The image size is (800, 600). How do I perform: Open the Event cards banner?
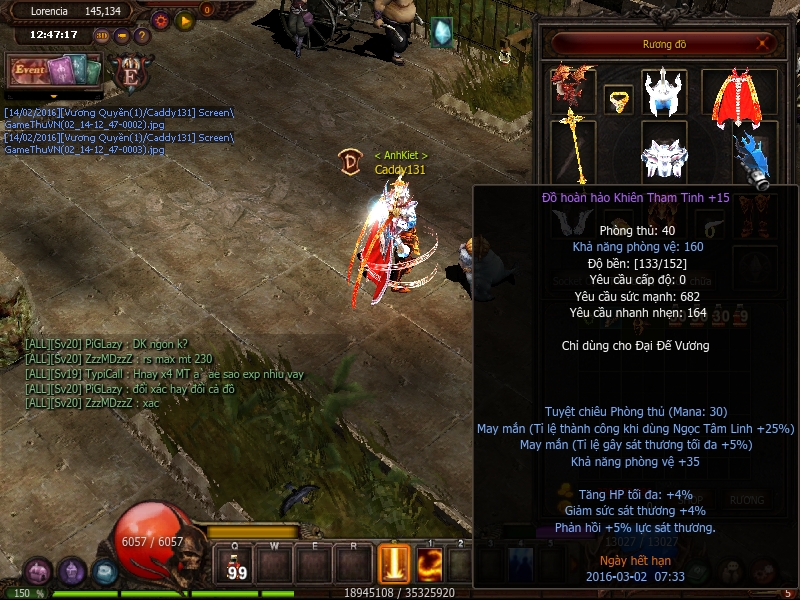[x=55, y=72]
